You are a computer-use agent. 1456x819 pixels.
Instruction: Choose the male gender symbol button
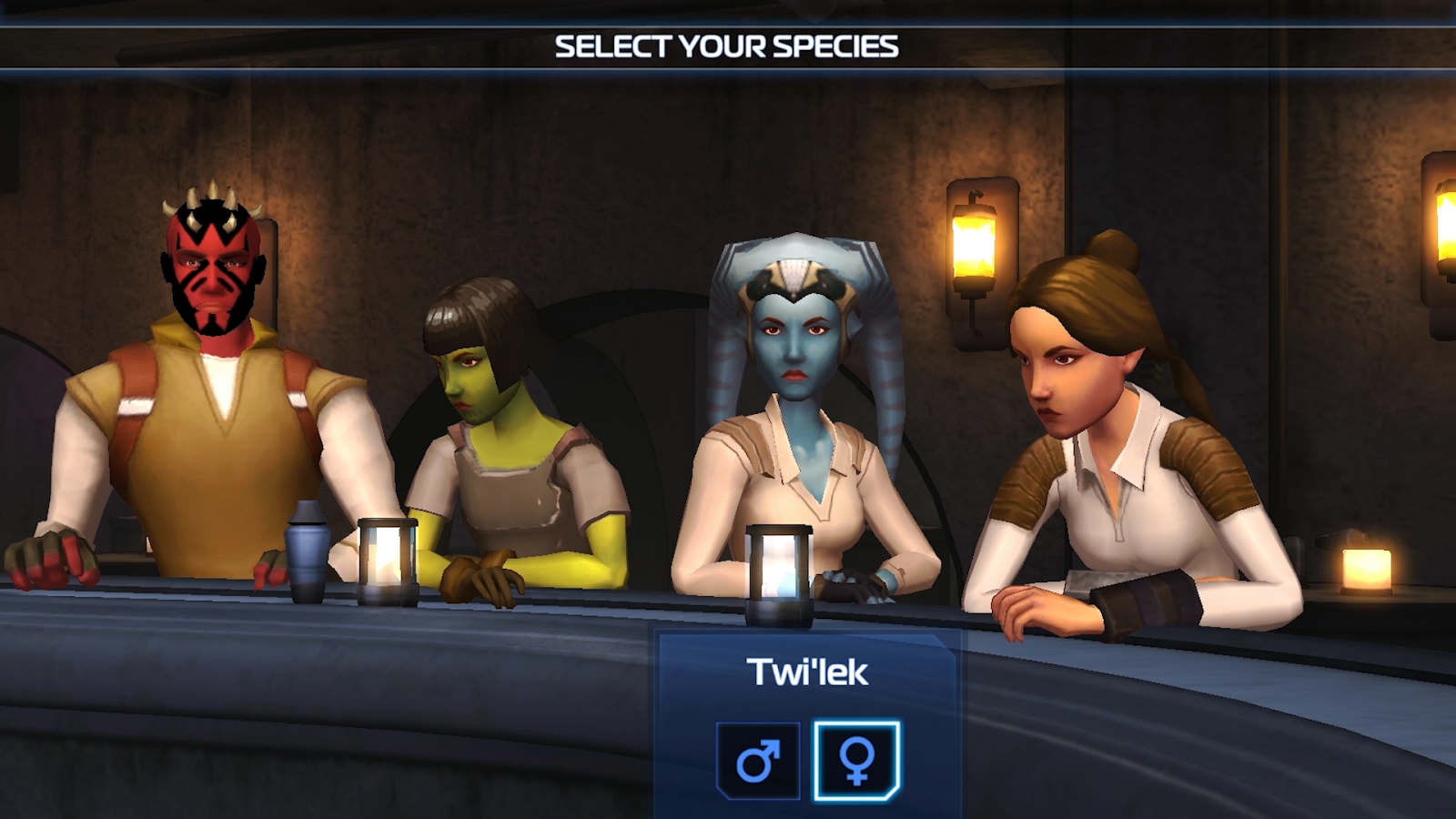[x=757, y=761]
